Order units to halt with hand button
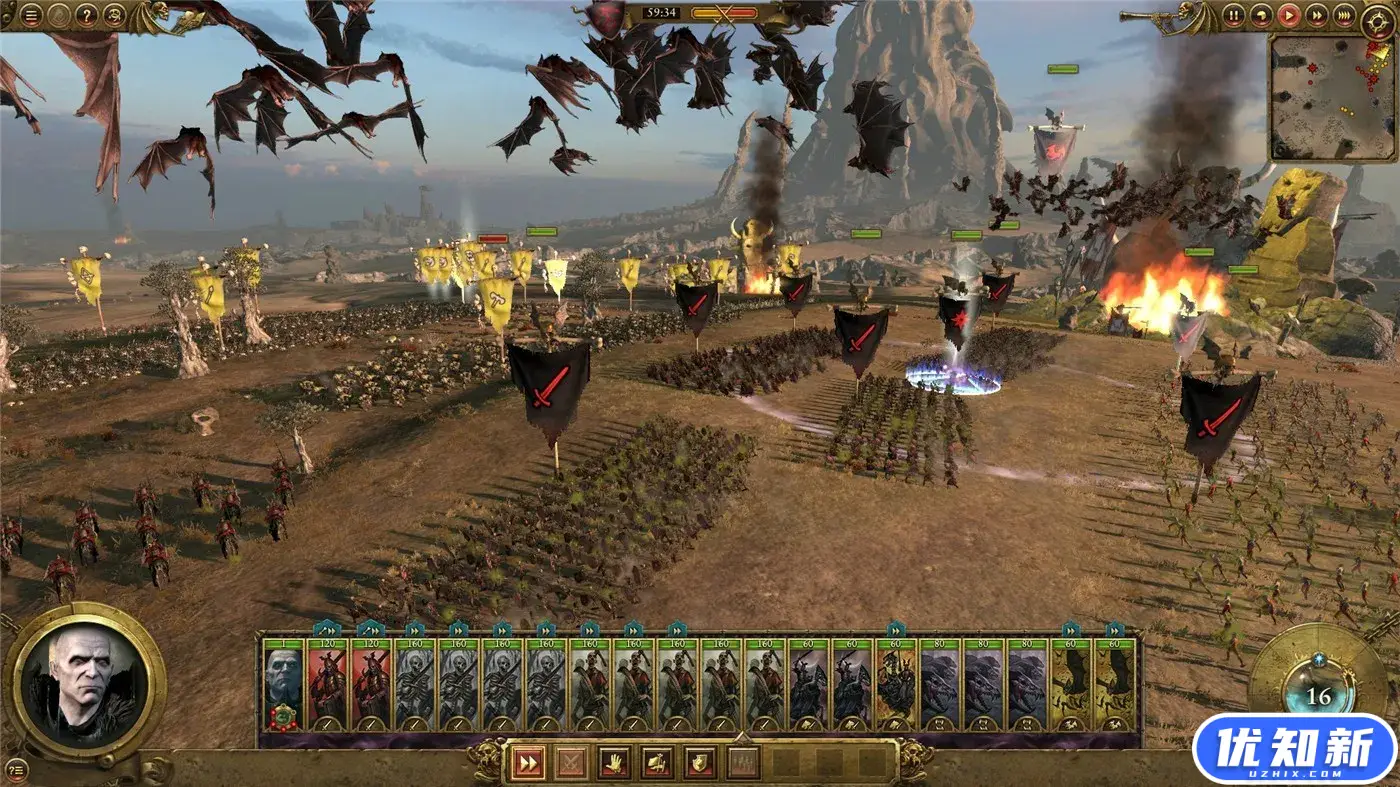The width and height of the screenshot is (1400, 787). (613, 763)
